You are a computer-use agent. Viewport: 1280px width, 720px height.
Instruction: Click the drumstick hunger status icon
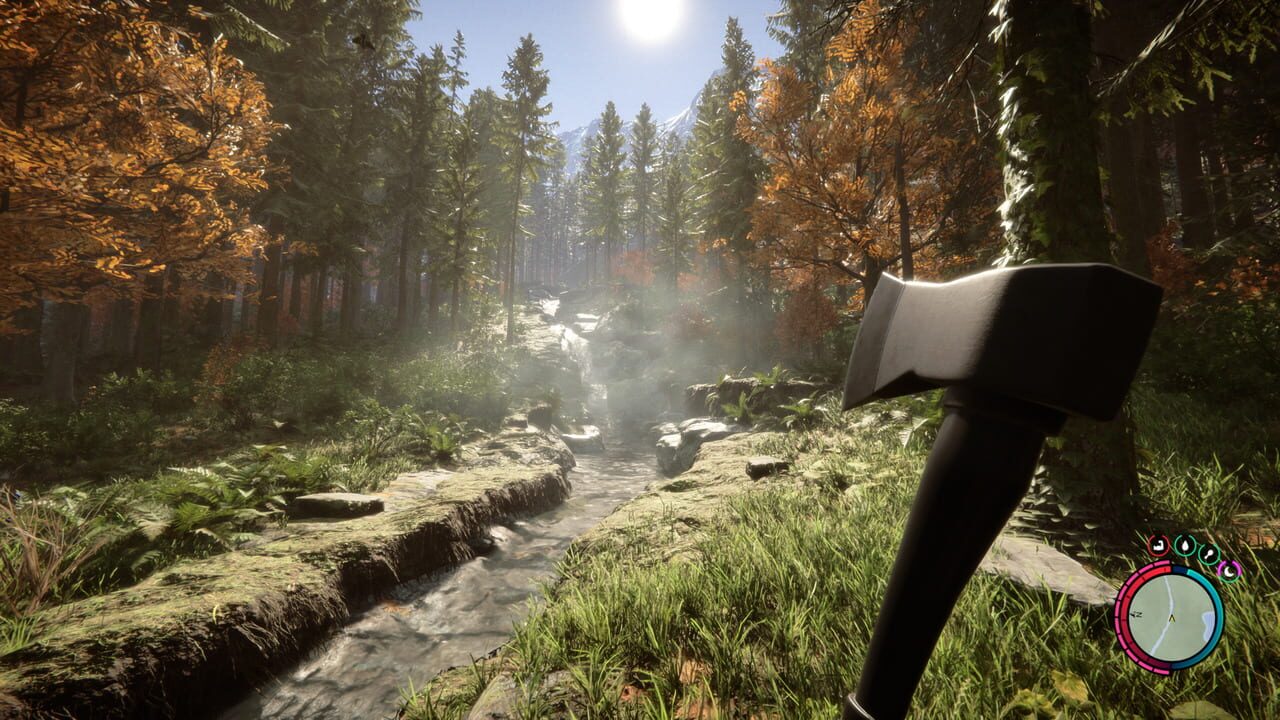coord(1209,554)
